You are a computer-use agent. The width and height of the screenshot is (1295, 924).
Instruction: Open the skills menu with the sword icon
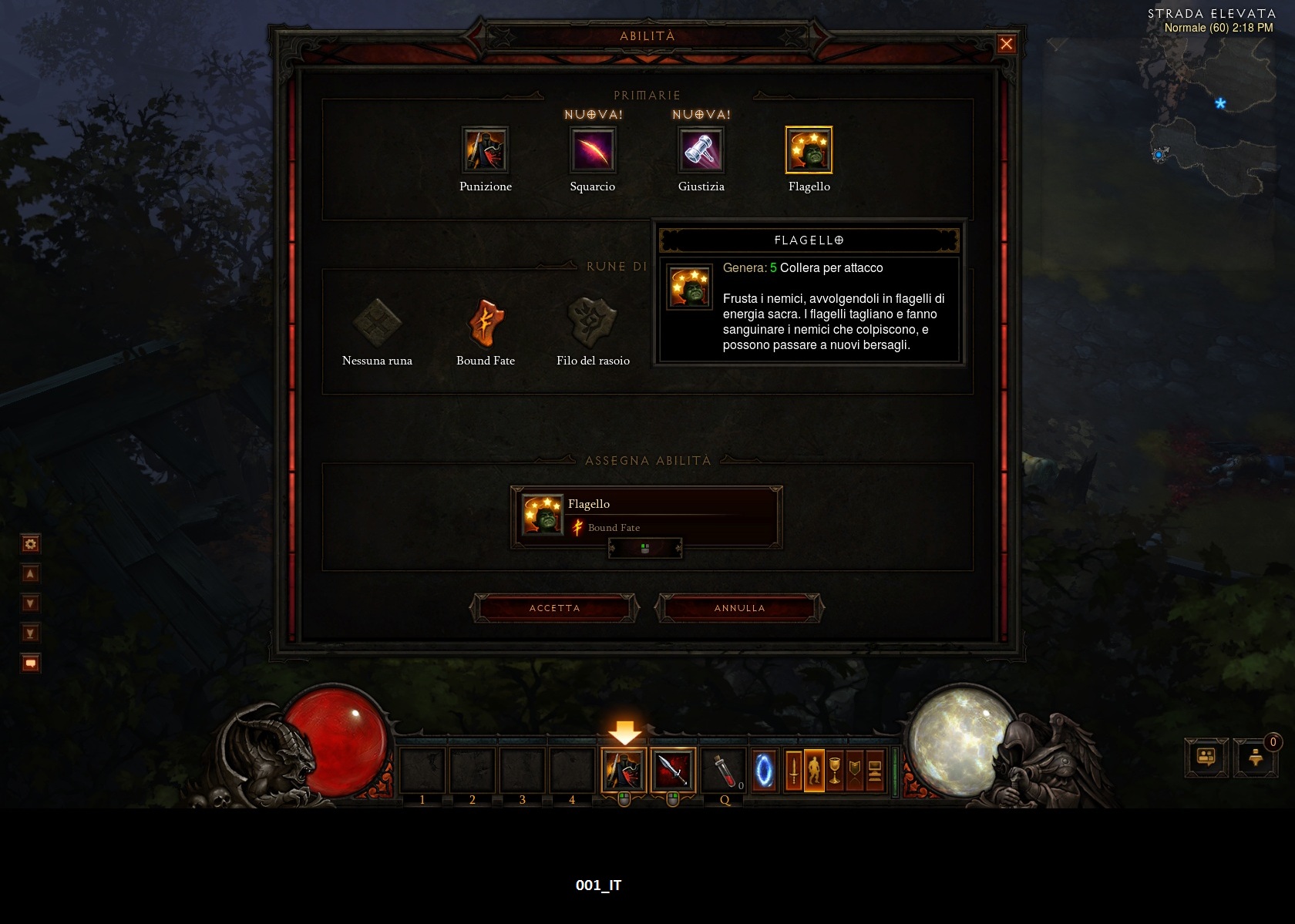click(793, 770)
